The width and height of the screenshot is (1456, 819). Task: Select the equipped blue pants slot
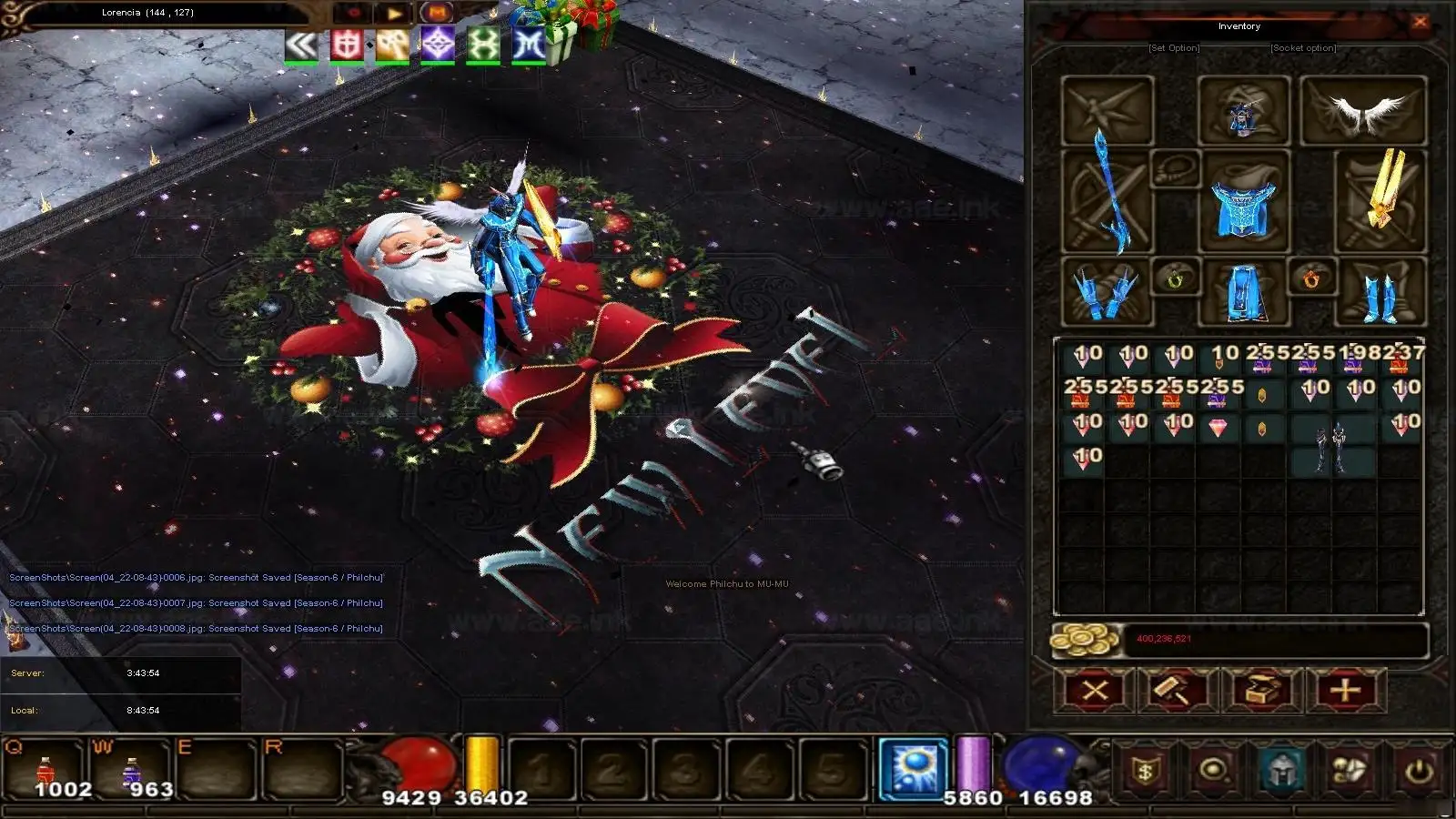point(1243,293)
